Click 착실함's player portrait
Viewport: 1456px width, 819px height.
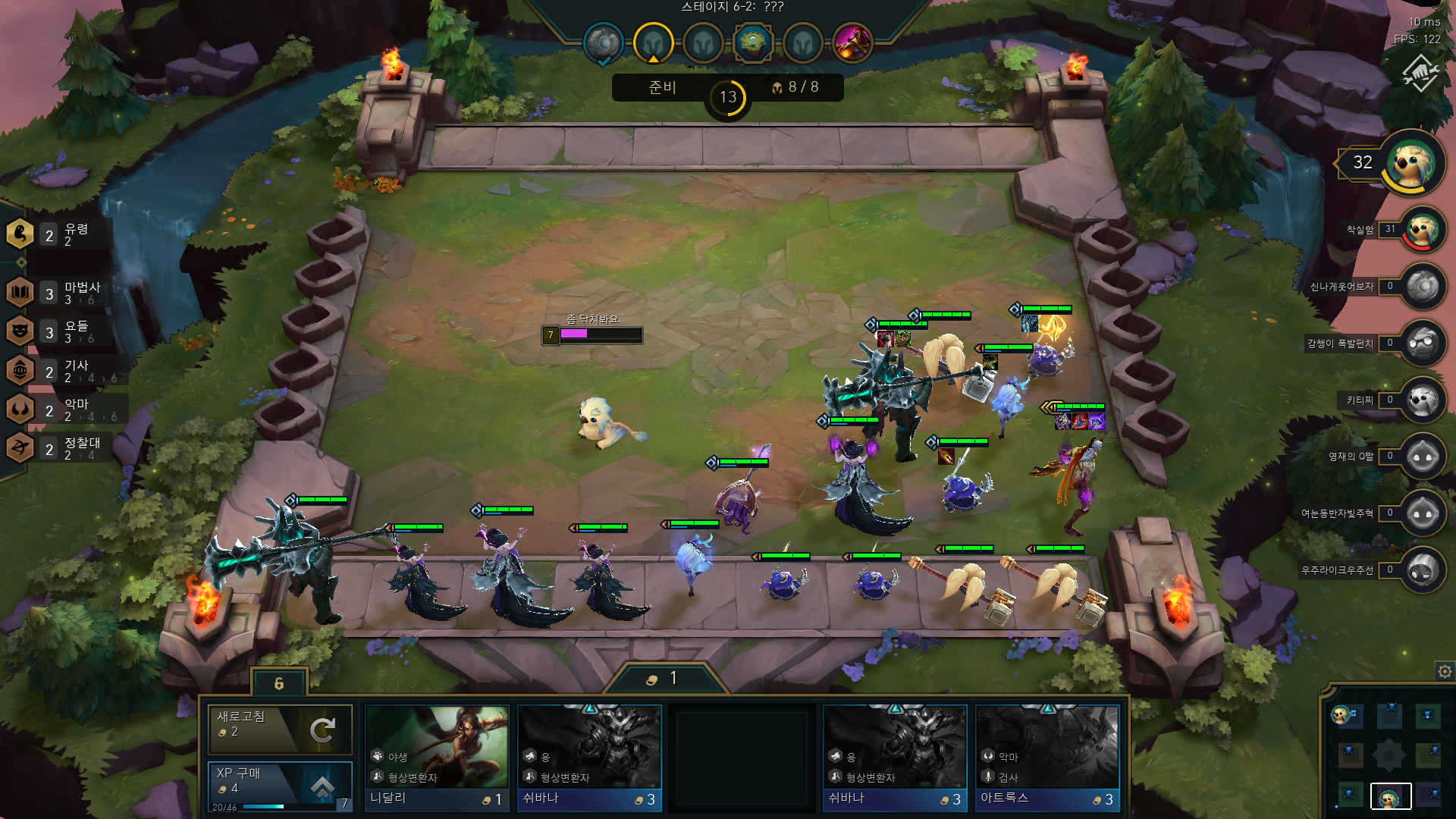coord(1423,231)
